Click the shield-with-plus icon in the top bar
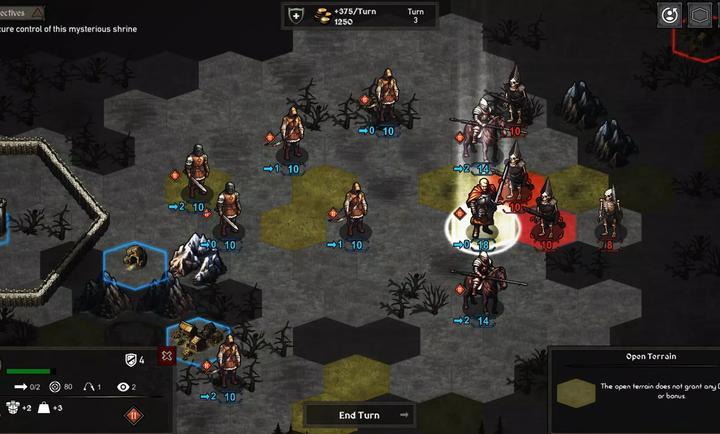 [295, 15]
